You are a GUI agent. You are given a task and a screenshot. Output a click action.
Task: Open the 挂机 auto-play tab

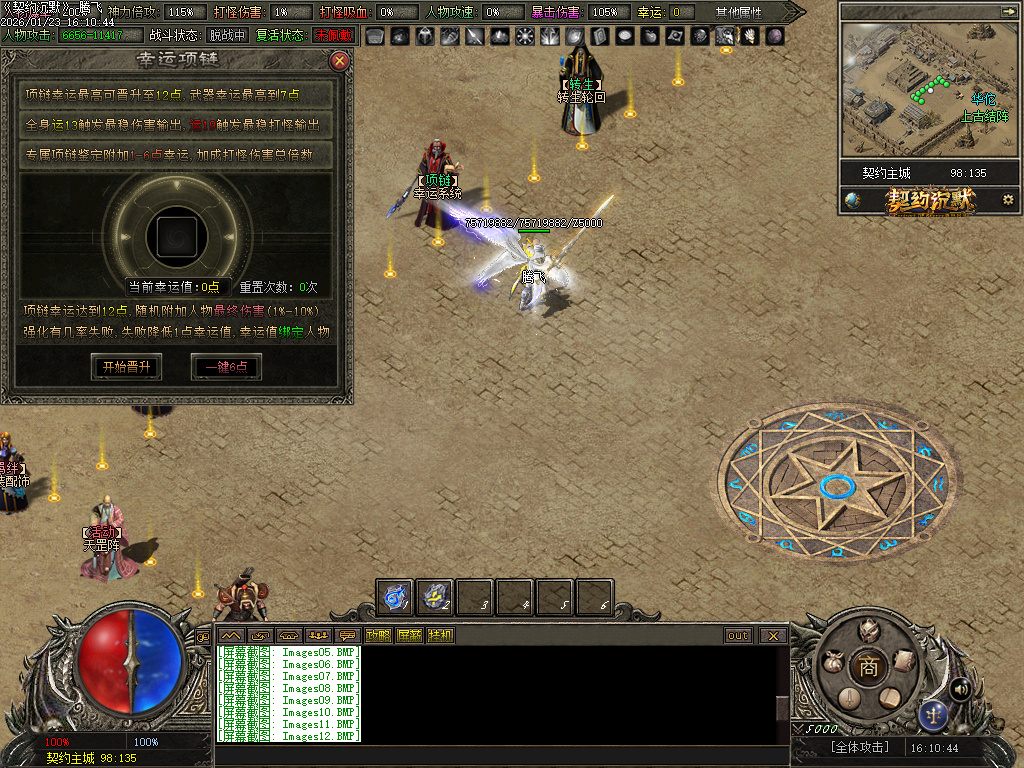point(440,635)
